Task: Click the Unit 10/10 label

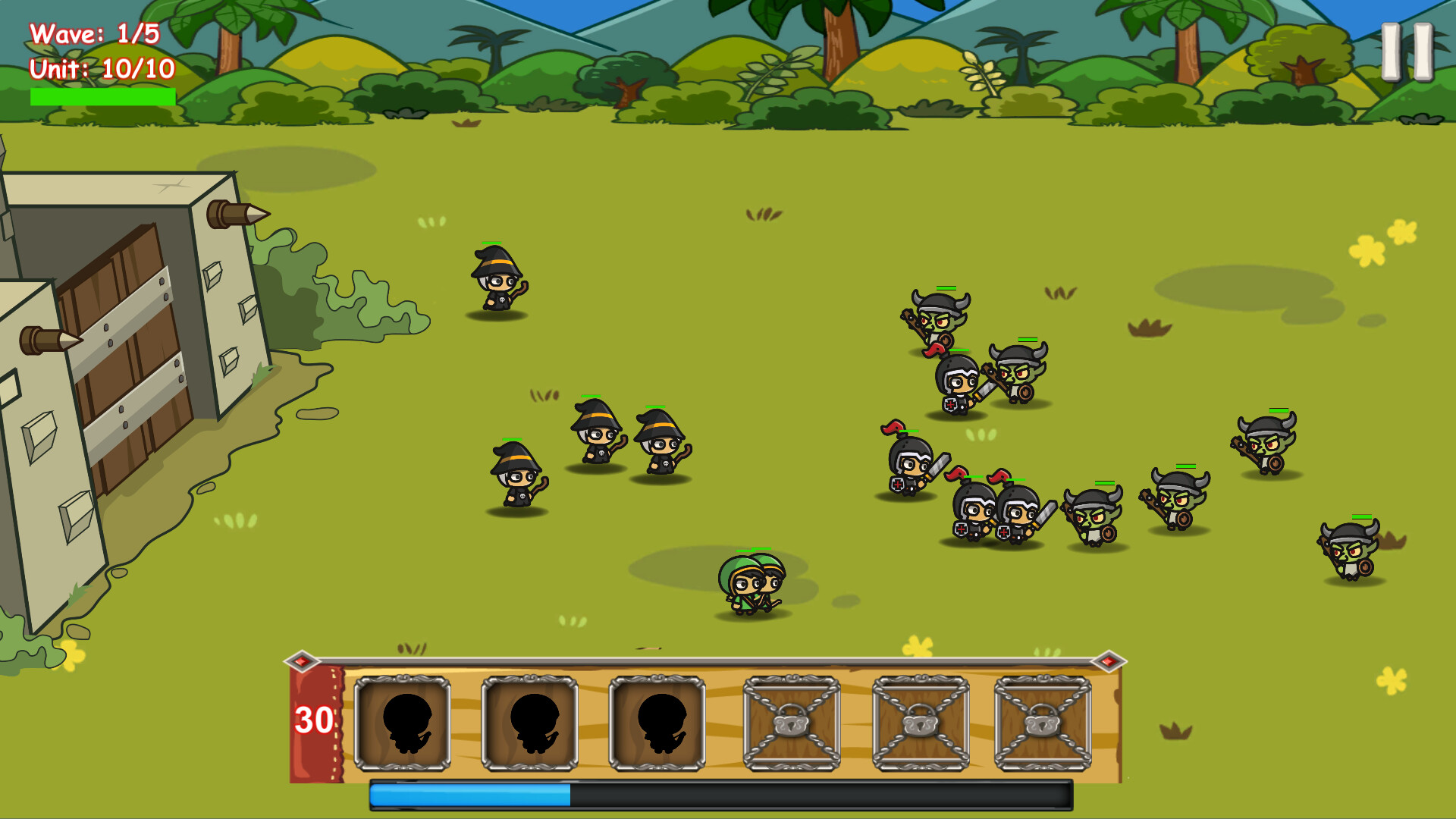Action: tap(102, 70)
